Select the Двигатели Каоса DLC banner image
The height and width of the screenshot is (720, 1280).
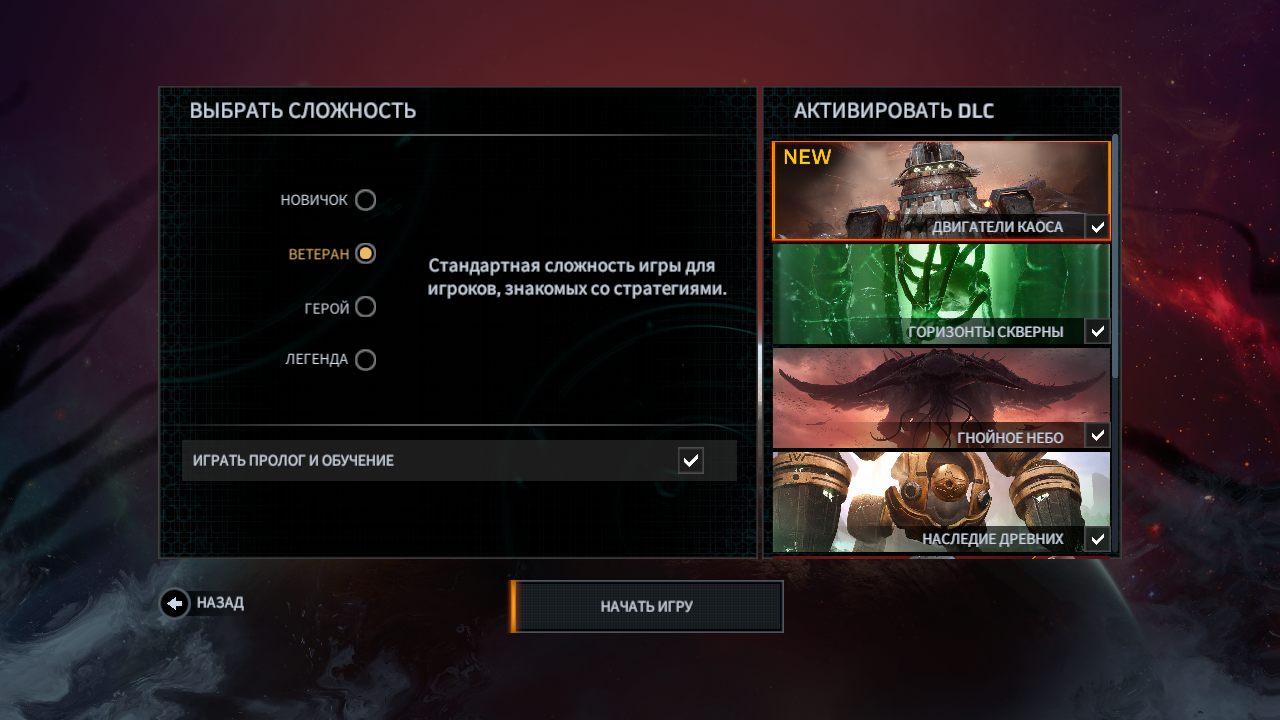(940, 185)
